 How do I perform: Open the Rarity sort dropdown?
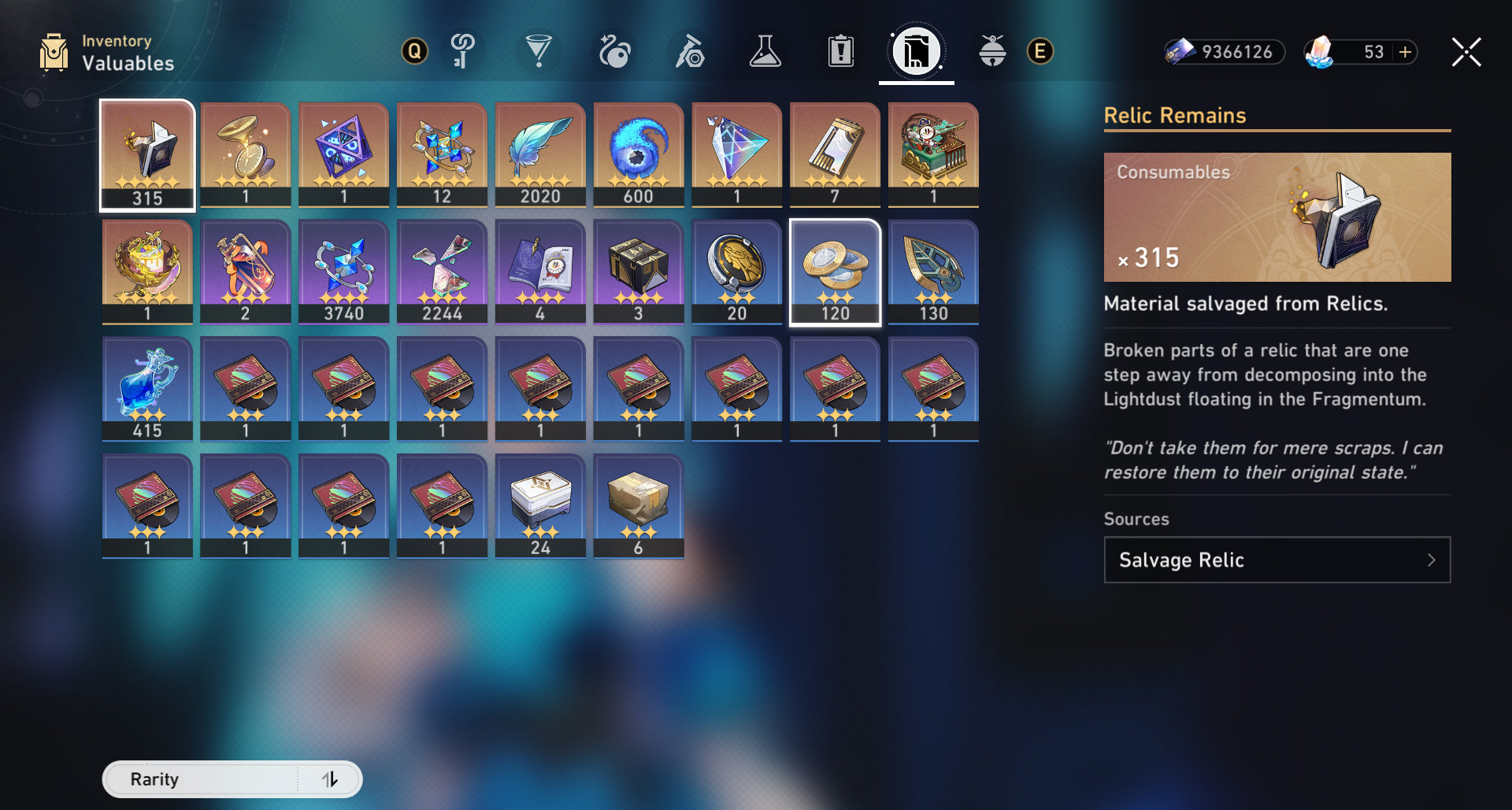tap(202, 779)
